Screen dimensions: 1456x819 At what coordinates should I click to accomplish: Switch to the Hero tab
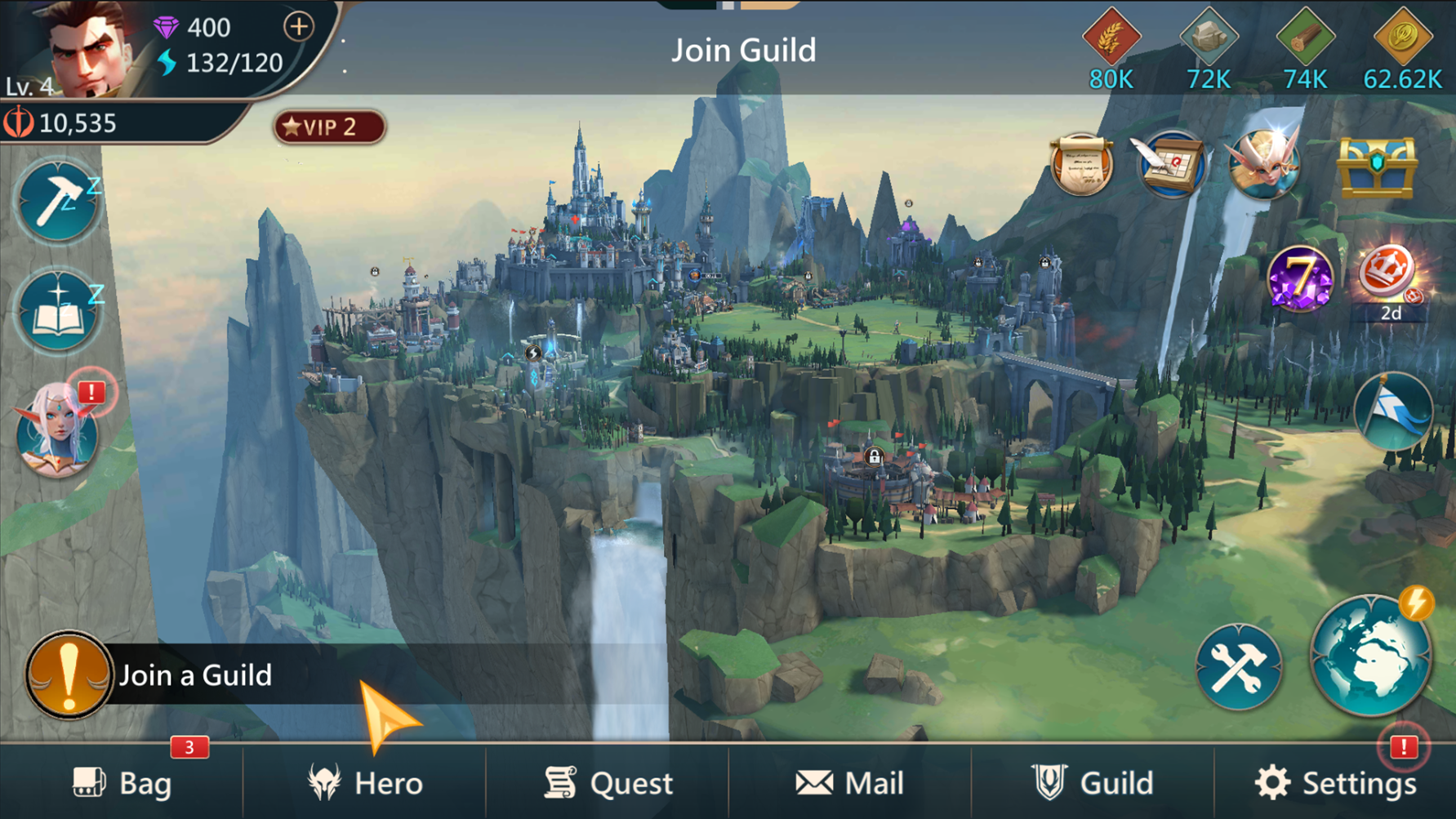tap(366, 781)
